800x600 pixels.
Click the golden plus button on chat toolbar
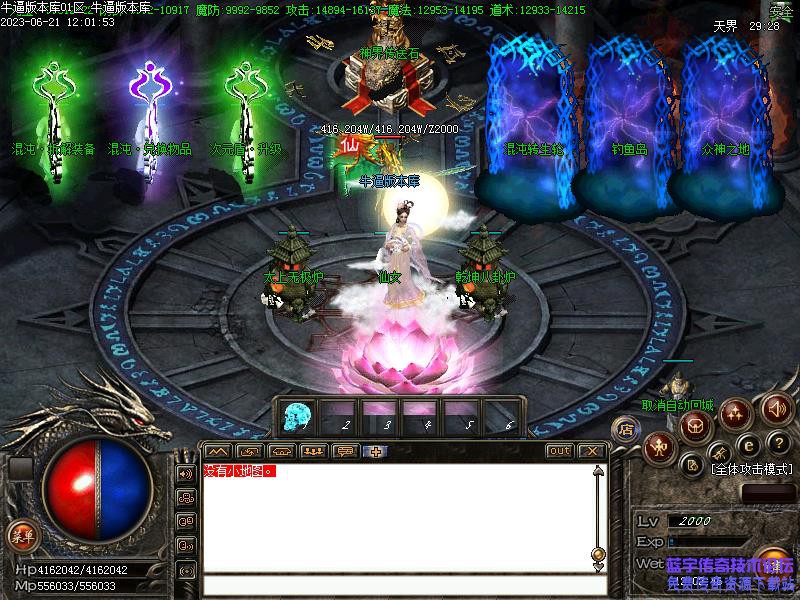pos(376,451)
